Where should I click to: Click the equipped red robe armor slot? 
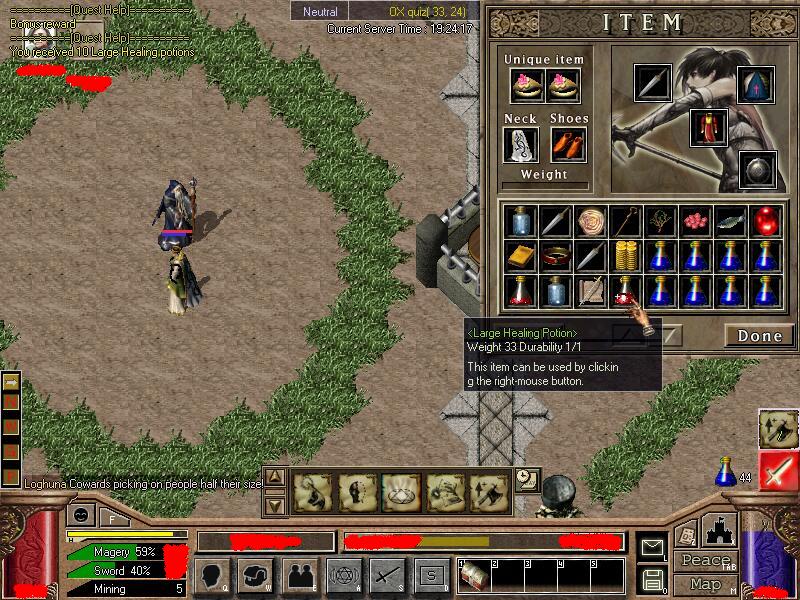click(708, 129)
